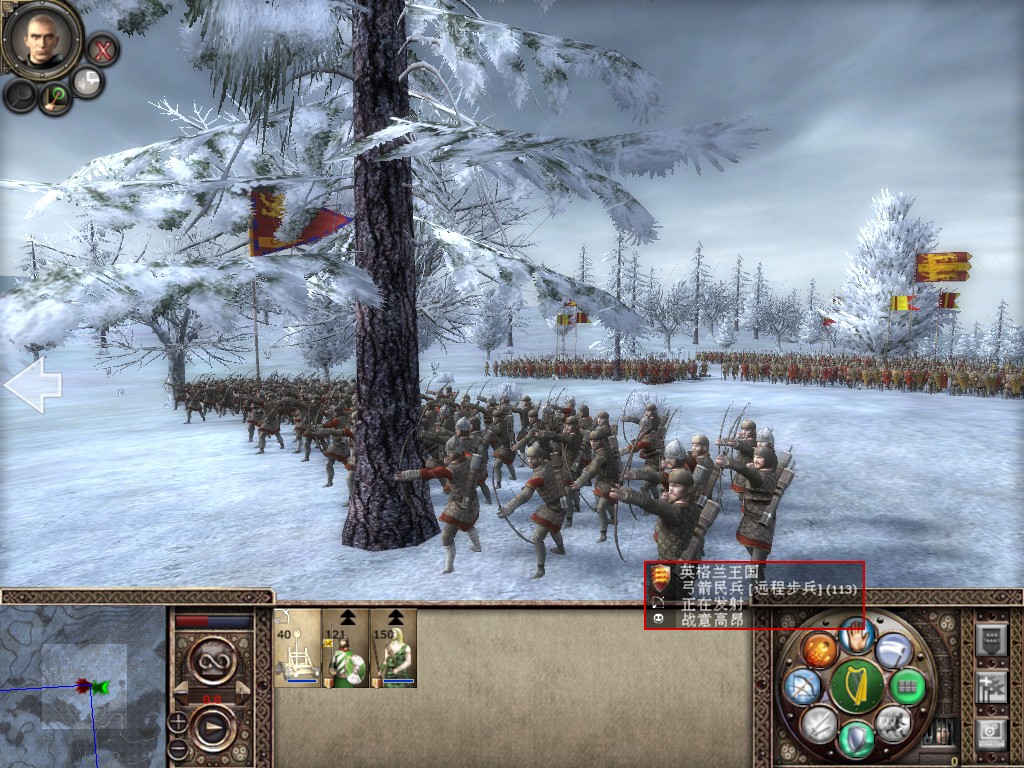This screenshot has height=768, width=1024.
Task: Click the advisor magnifying glass button
Action: tap(20, 95)
